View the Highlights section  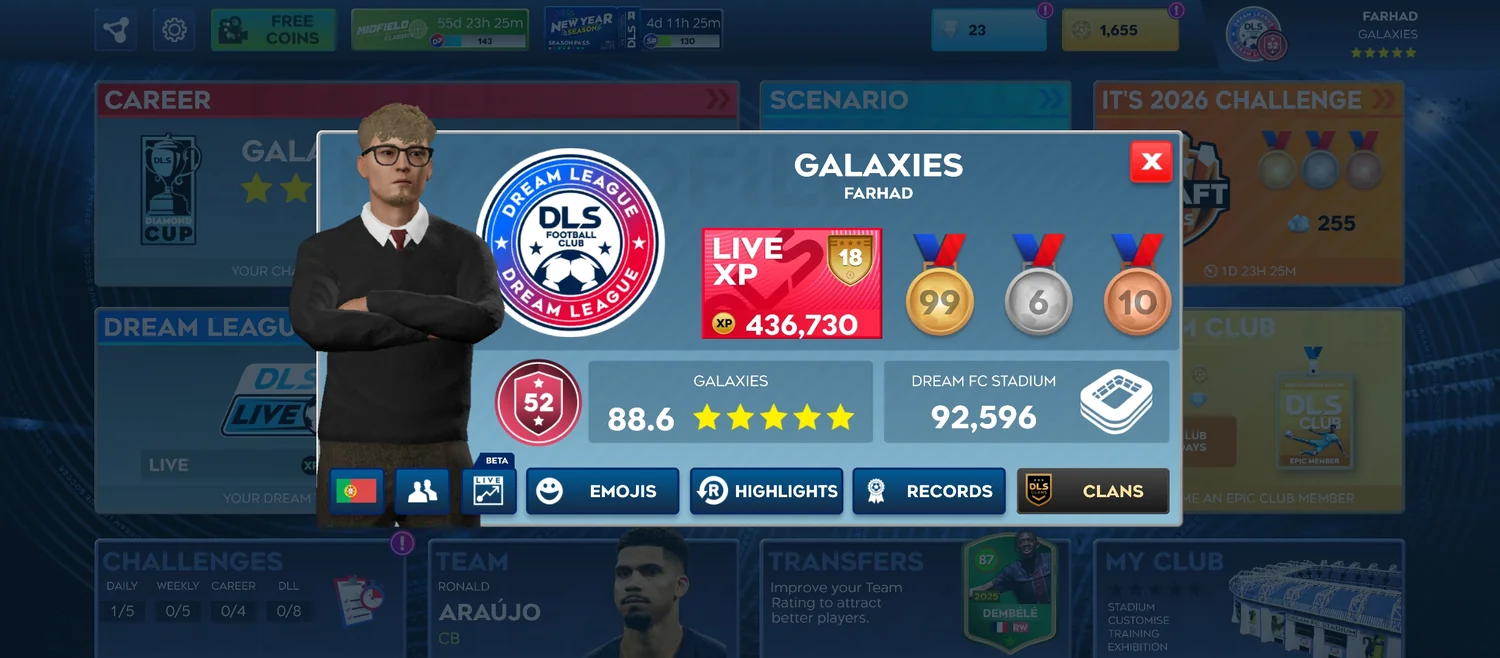(766, 491)
